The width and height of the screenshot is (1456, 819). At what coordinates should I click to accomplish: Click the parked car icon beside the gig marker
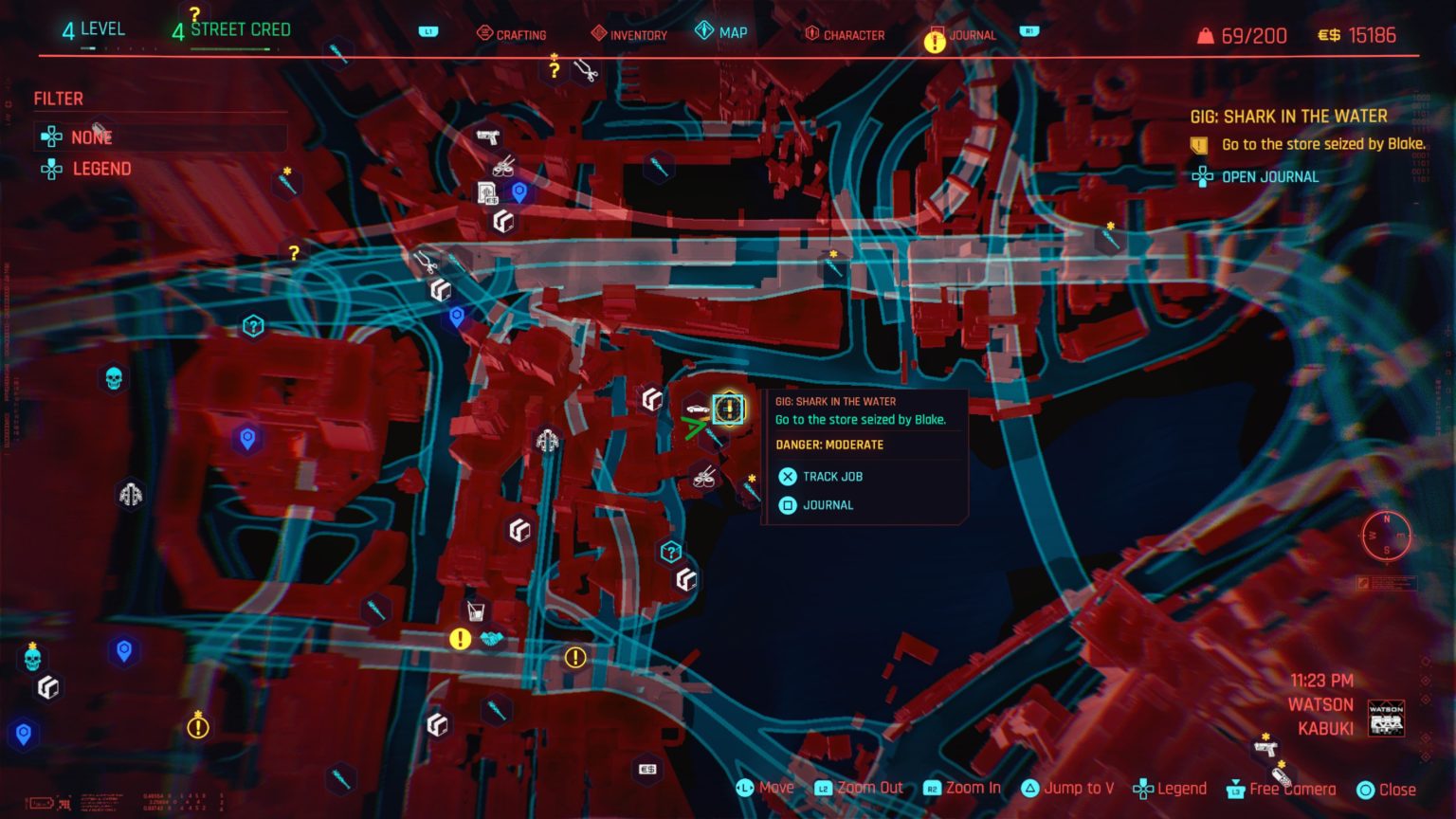[x=698, y=409]
